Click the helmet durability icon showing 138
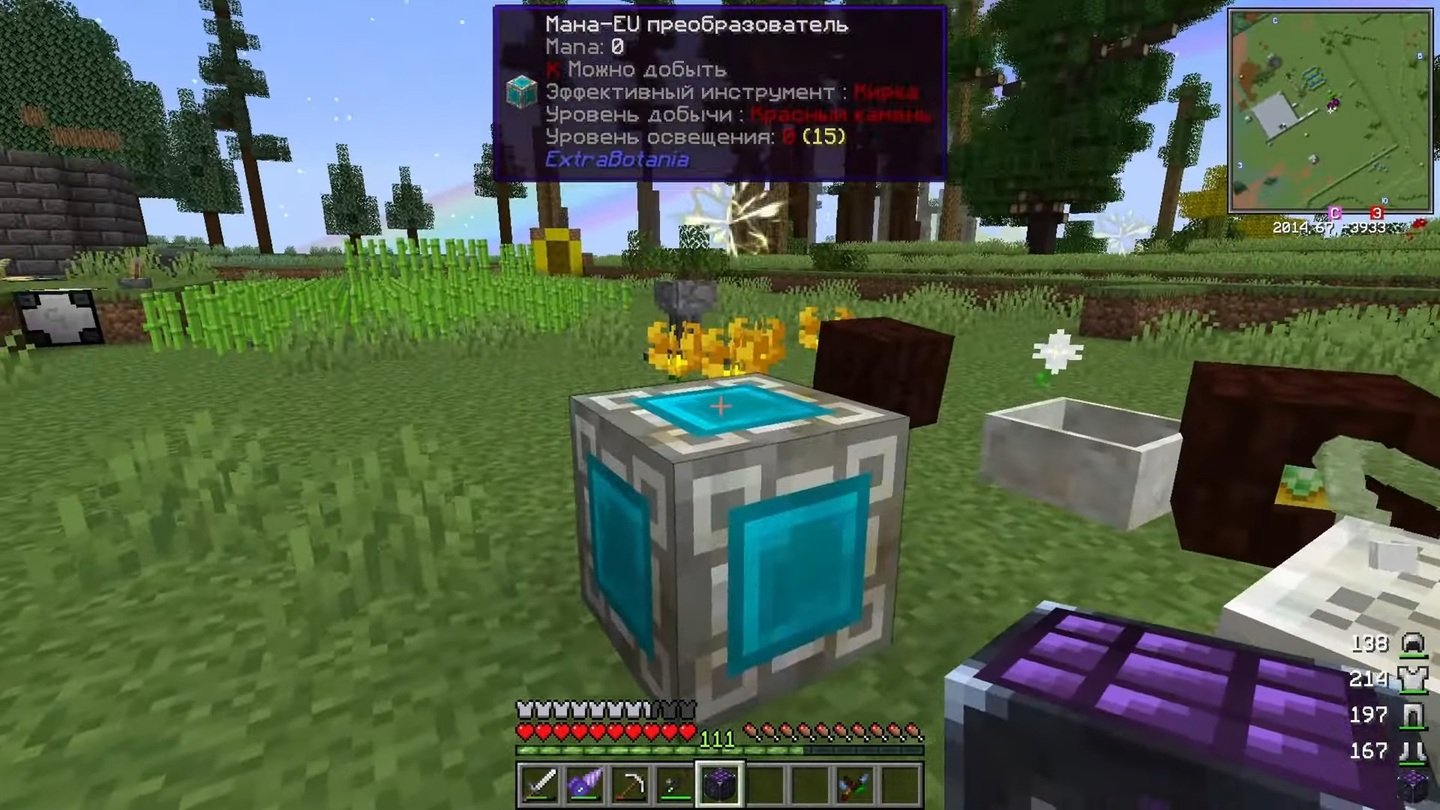The width and height of the screenshot is (1440, 810). tap(1412, 641)
